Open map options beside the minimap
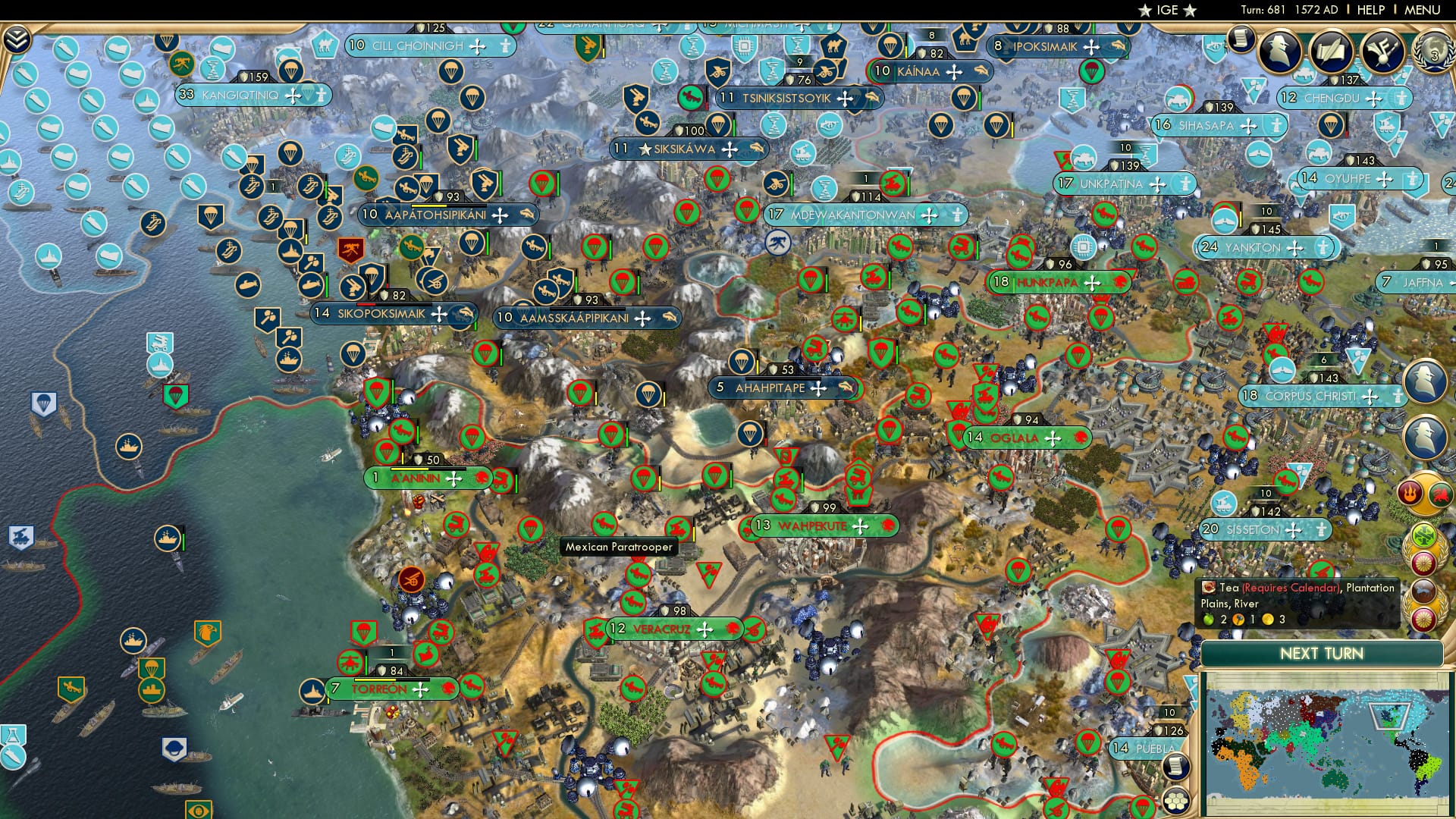The image size is (1456, 819). point(1175,767)
